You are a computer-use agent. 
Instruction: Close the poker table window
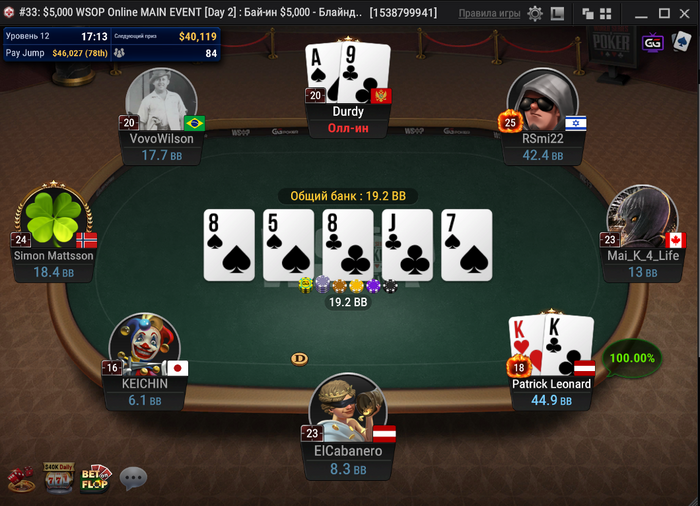pyautogui.click(x=685, y=14)
